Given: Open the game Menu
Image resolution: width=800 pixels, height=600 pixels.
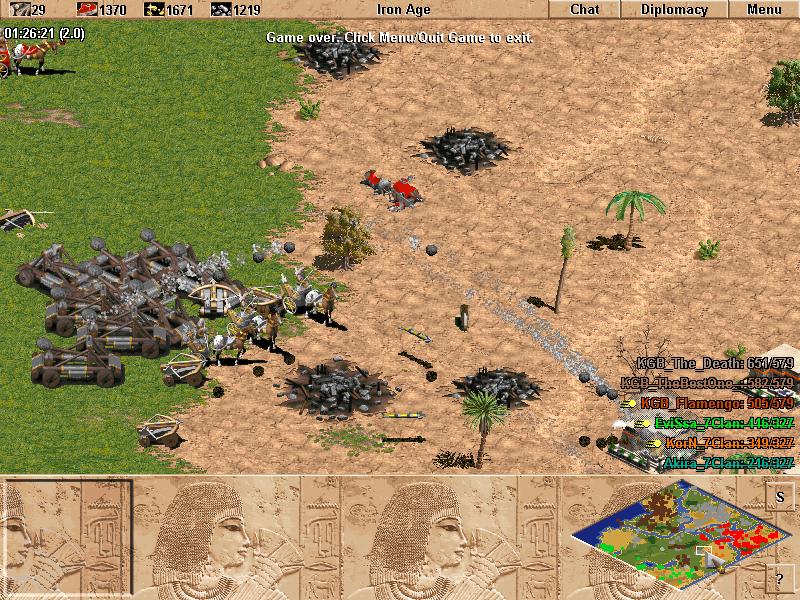Looking at the screenshot, I should (764, 10).
